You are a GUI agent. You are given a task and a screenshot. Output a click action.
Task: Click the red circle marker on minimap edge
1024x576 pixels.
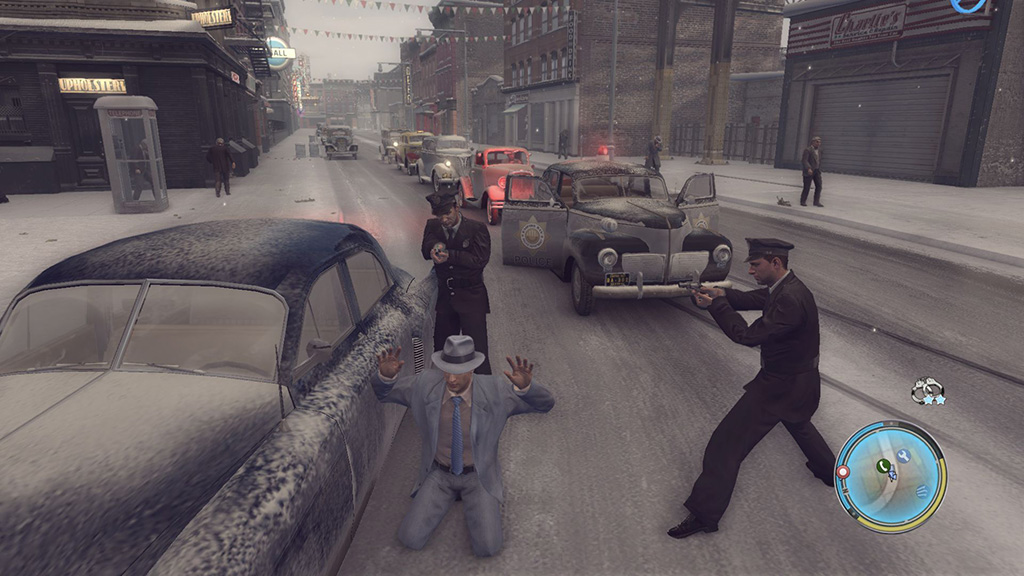pyautogui.click(x=842, y=471)
